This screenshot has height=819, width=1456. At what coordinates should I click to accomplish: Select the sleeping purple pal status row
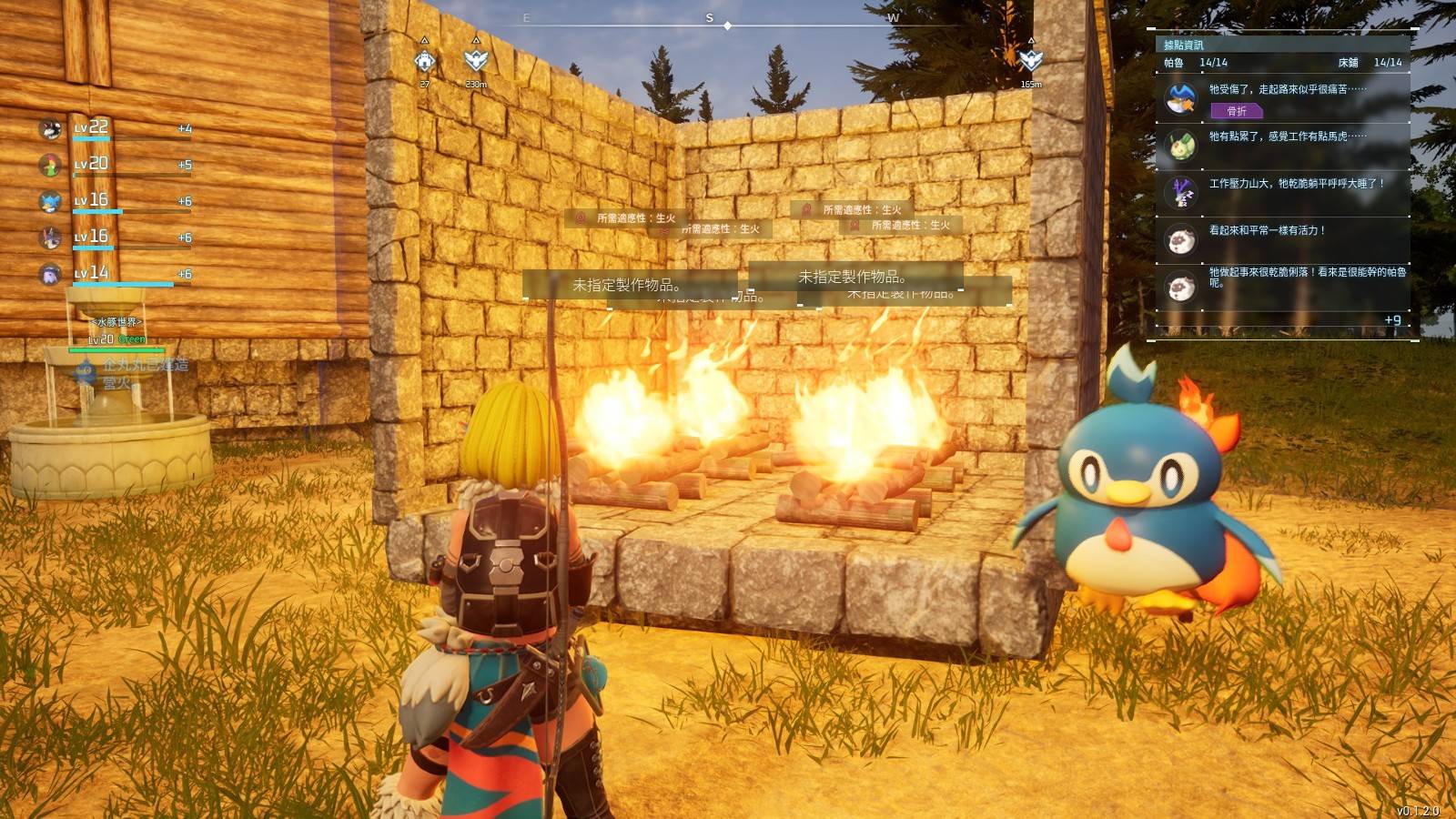pyautogui.click(x=1283, y=192)
